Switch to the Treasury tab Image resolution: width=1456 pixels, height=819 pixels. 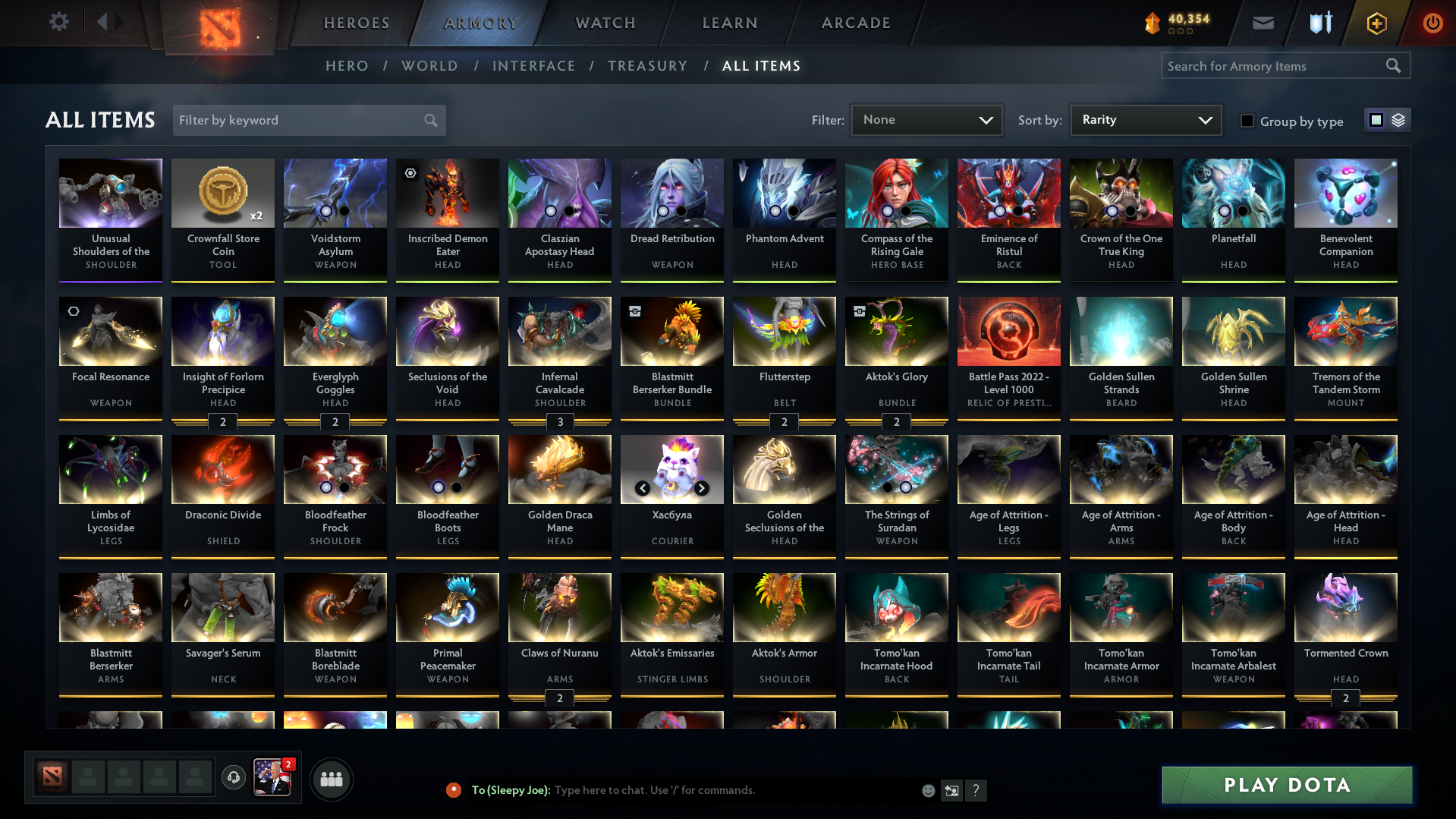click(x=647, y=66)
